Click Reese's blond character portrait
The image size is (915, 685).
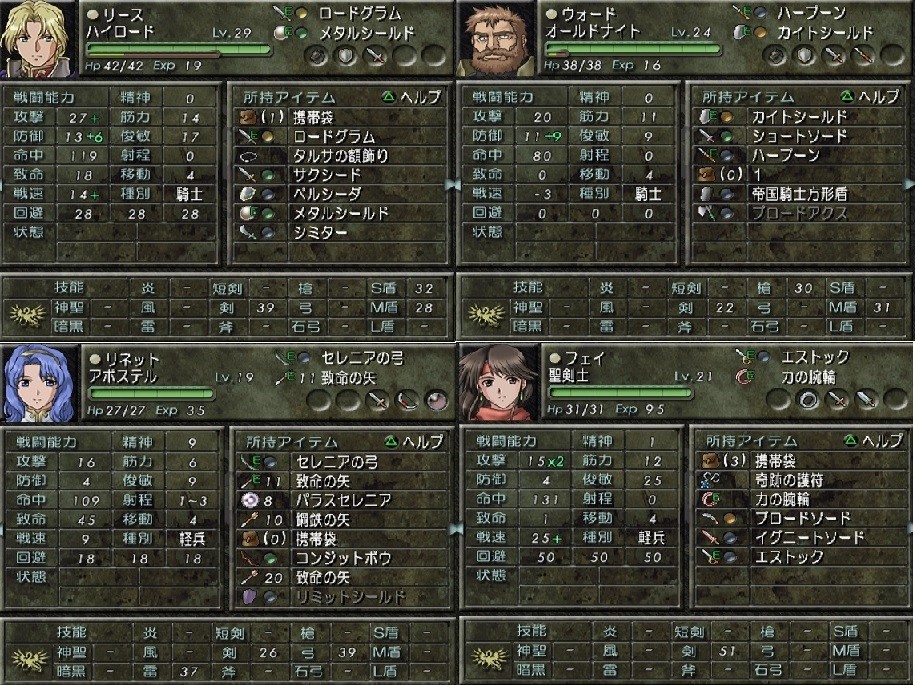[x=39, y=39]
